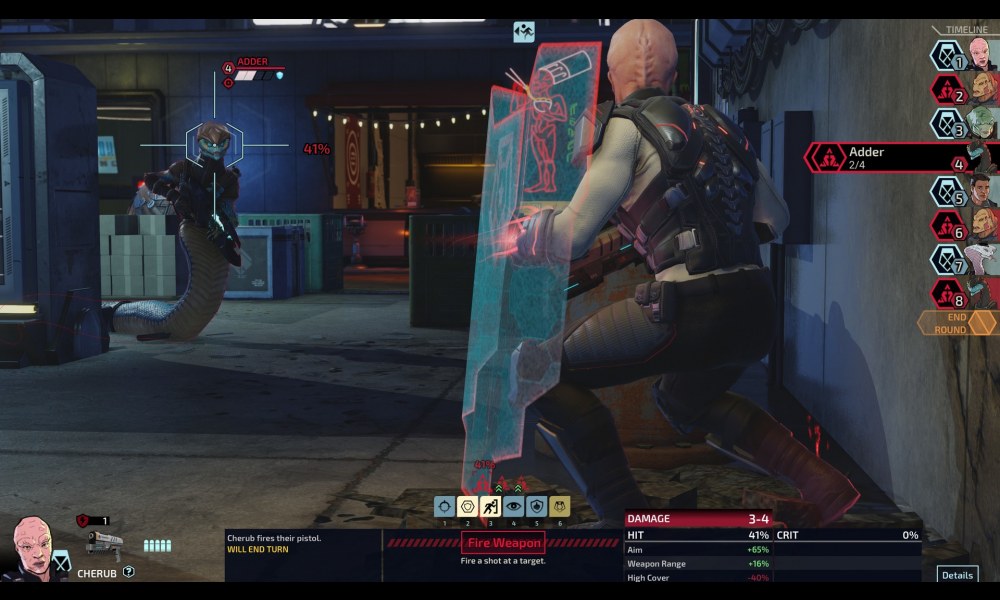This screenshot has width=1000, height=600.
Task: Confirm the Fire Weapon action
Action: coord(503,543)
